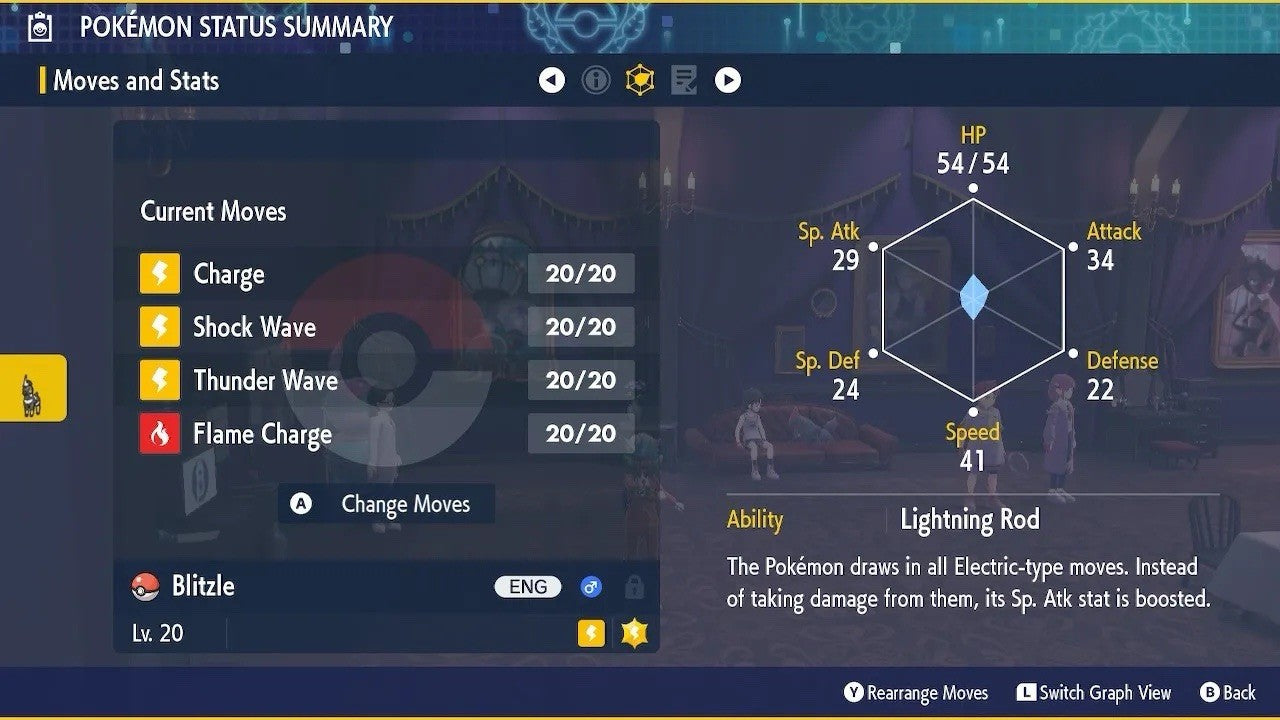
Task: Switch to the memo notes tab
Action: [684, 80]
